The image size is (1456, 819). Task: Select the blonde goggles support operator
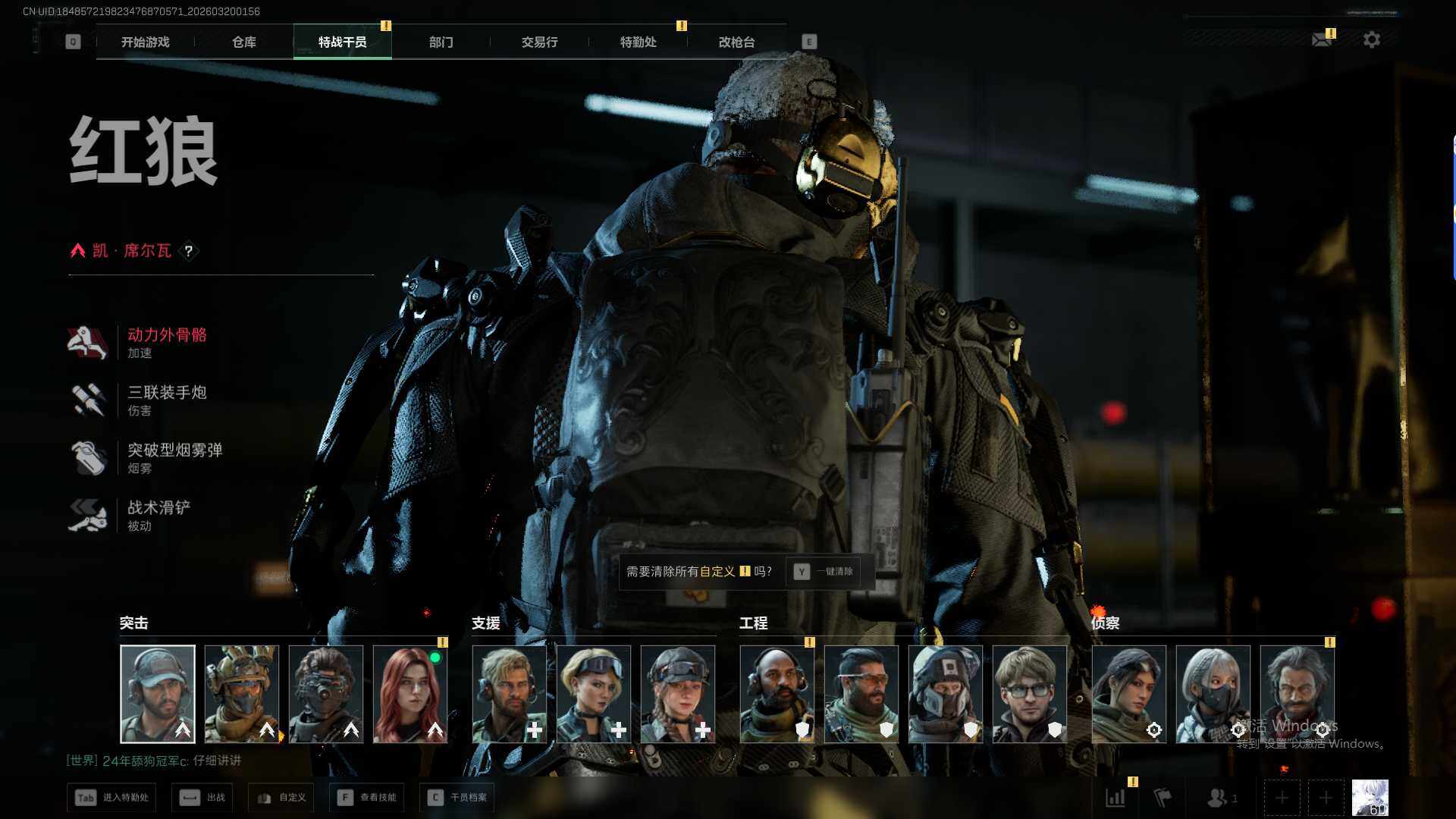(593, 694)
